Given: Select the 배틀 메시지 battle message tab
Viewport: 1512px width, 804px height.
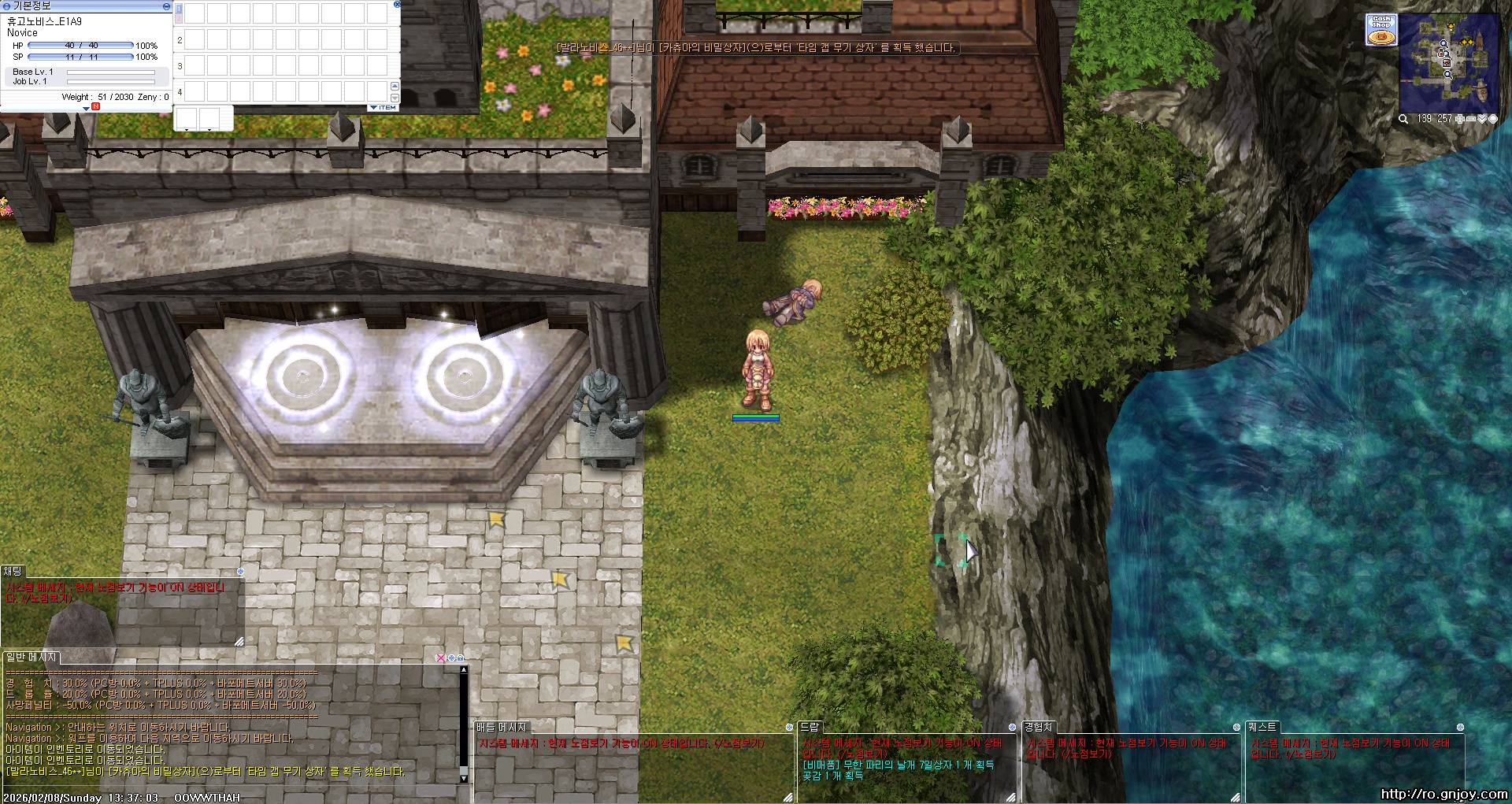Looking at the screenshot, I should 501,728.
